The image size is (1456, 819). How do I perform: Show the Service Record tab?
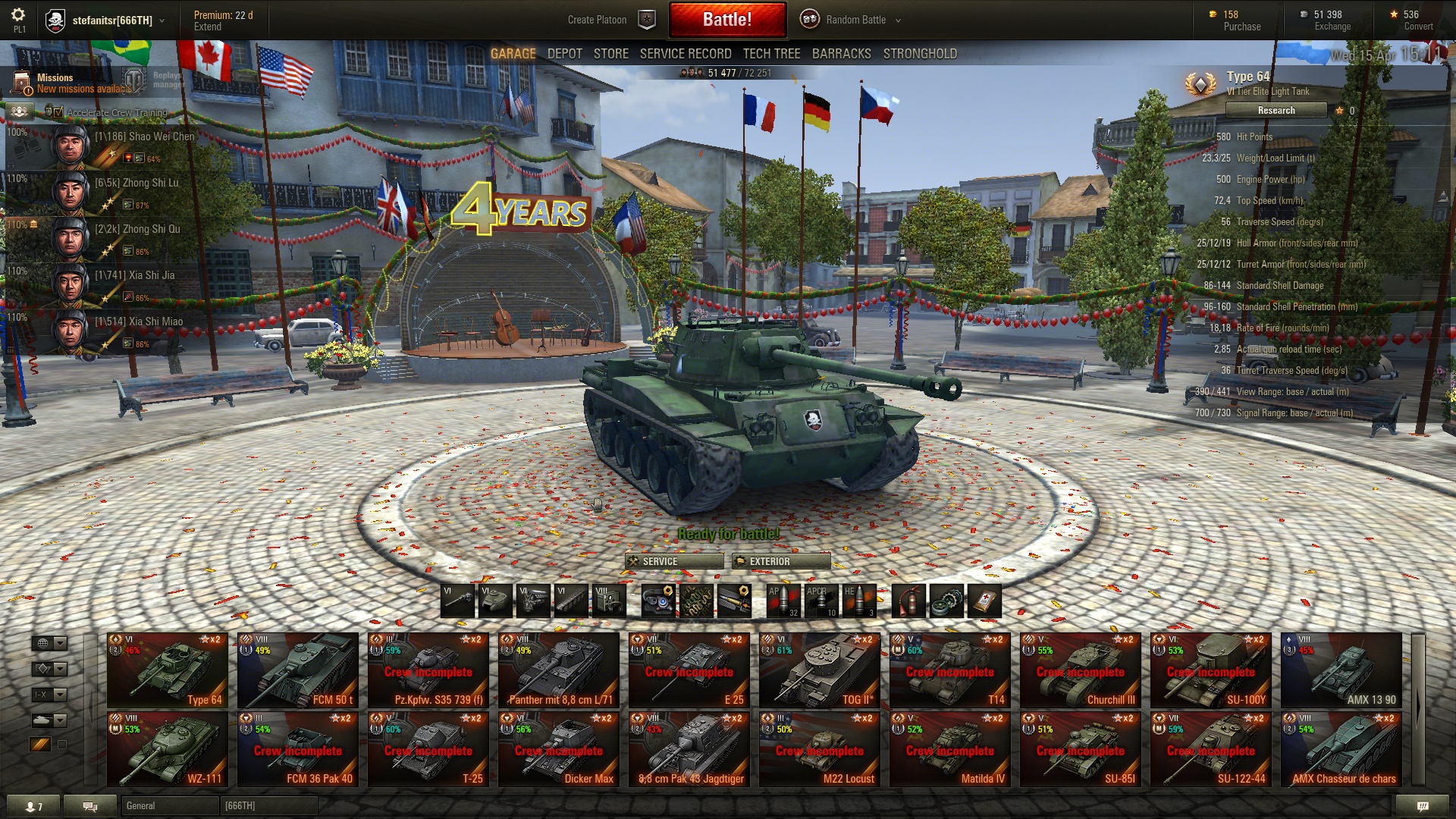point(686,54)
